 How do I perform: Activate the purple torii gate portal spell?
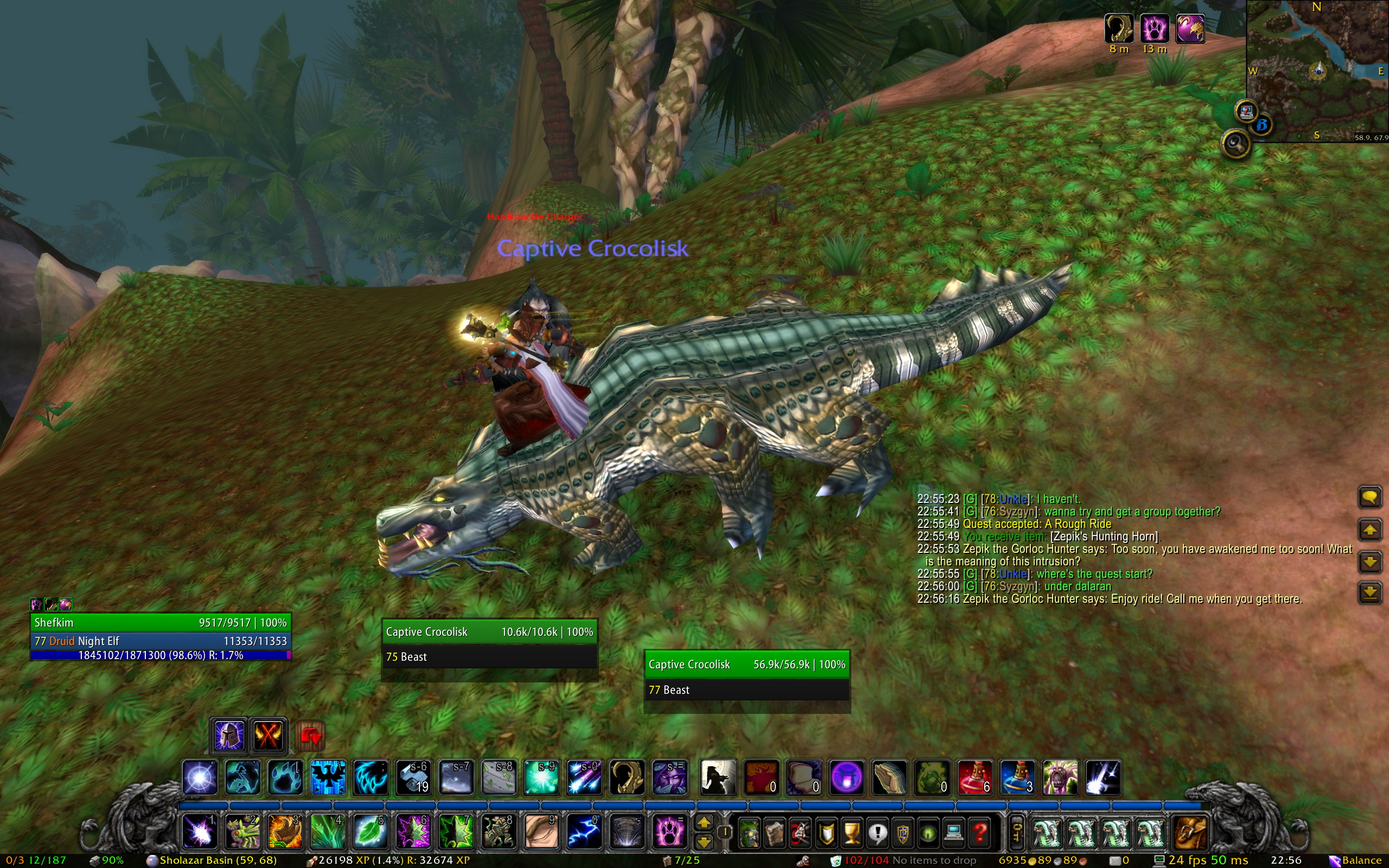846,778
